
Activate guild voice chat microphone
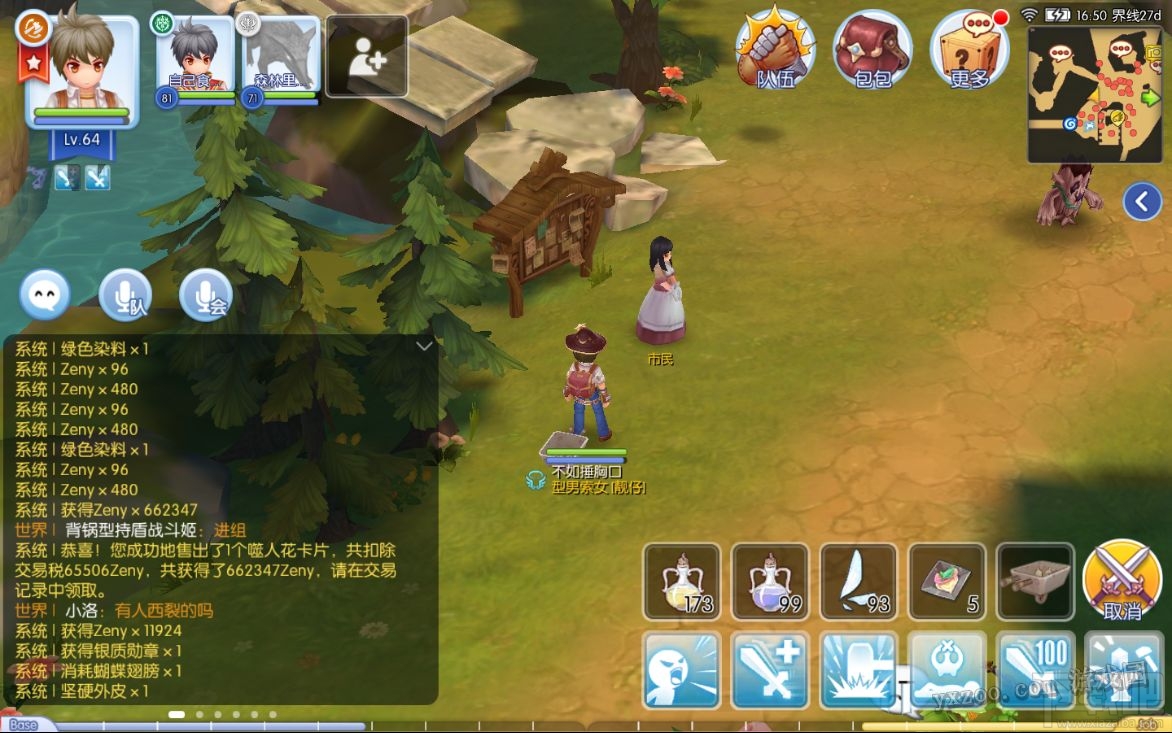coord(205,295)
